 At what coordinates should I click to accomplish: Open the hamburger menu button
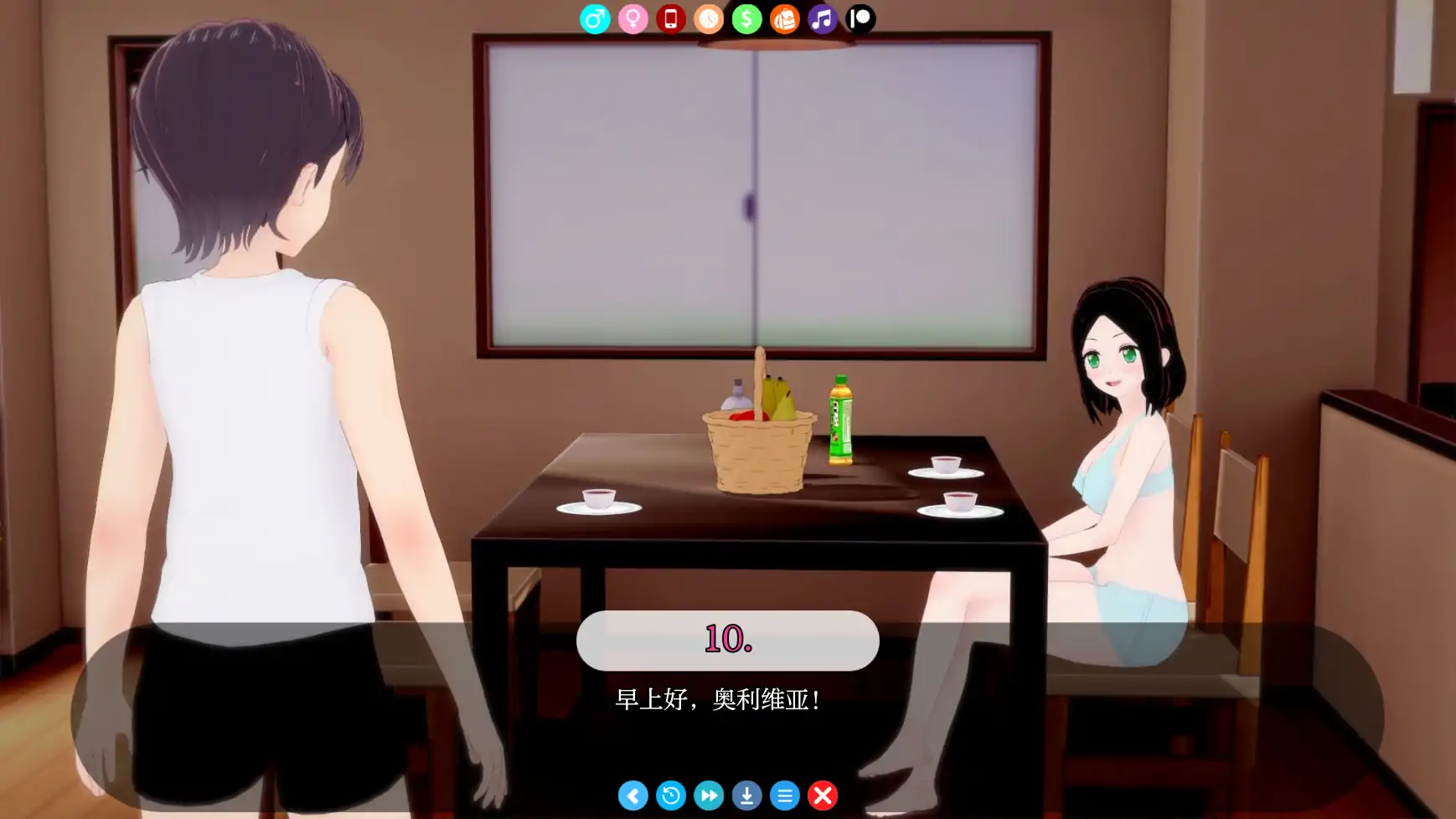785,796
